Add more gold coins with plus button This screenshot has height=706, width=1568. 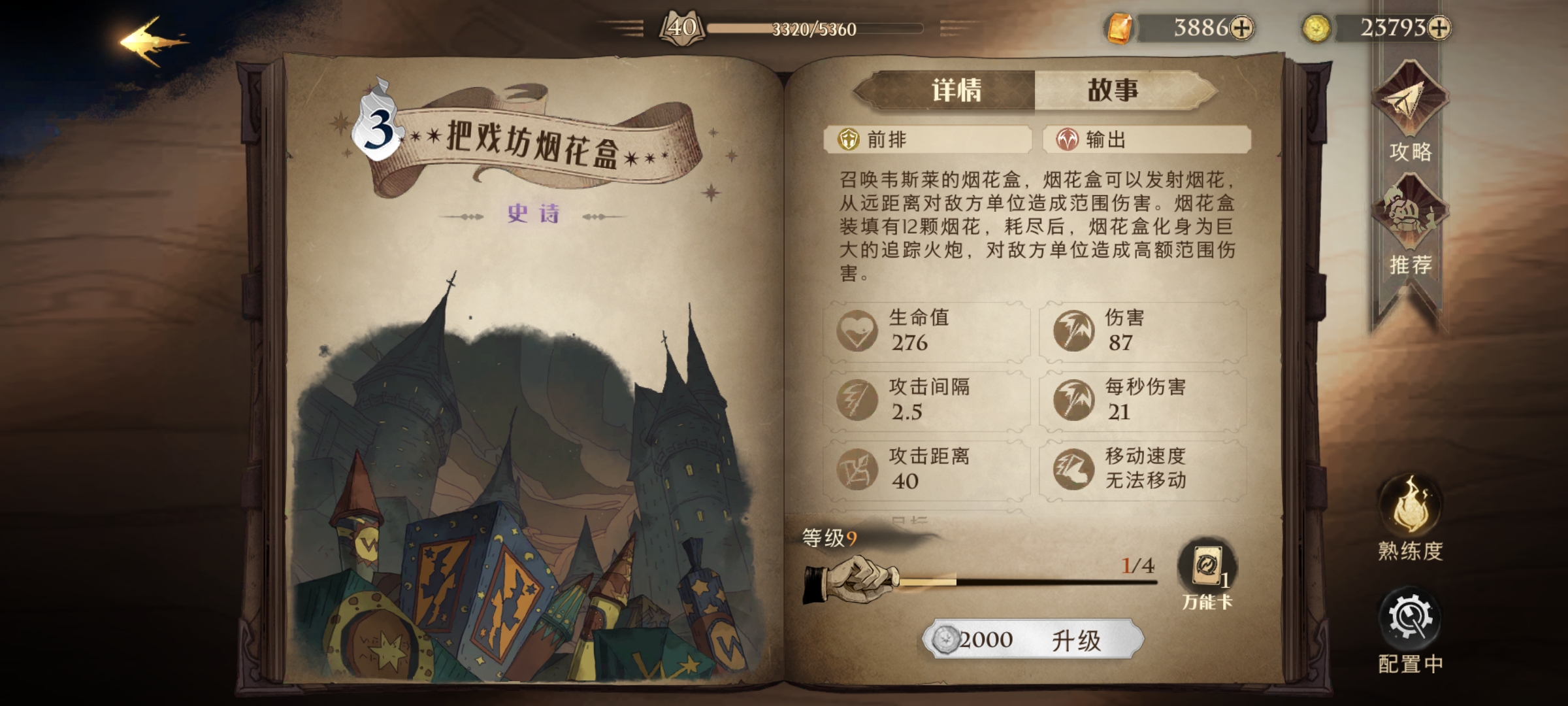(x=1439, y=28)
